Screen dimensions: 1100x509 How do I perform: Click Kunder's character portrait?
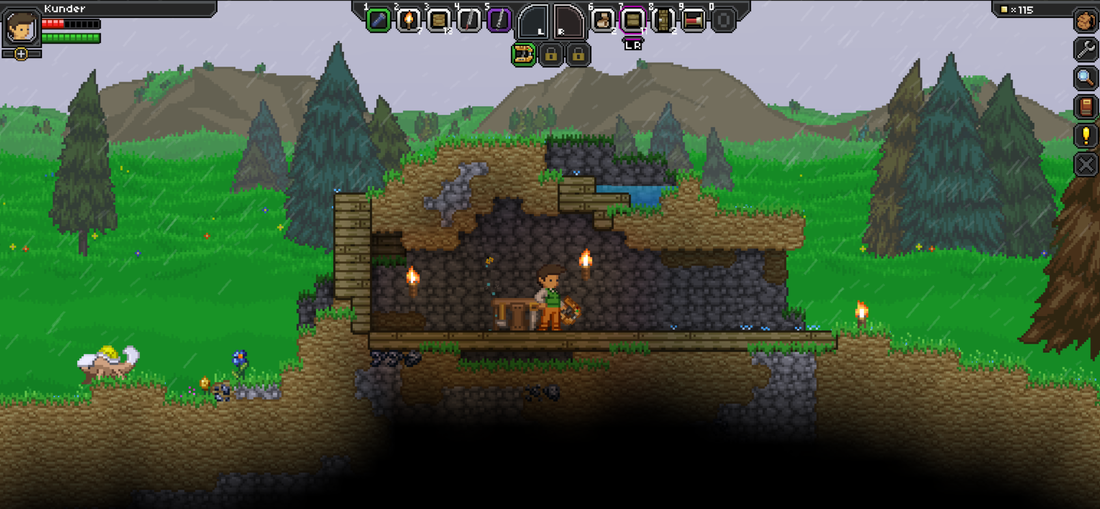click(x=21, y=27)
